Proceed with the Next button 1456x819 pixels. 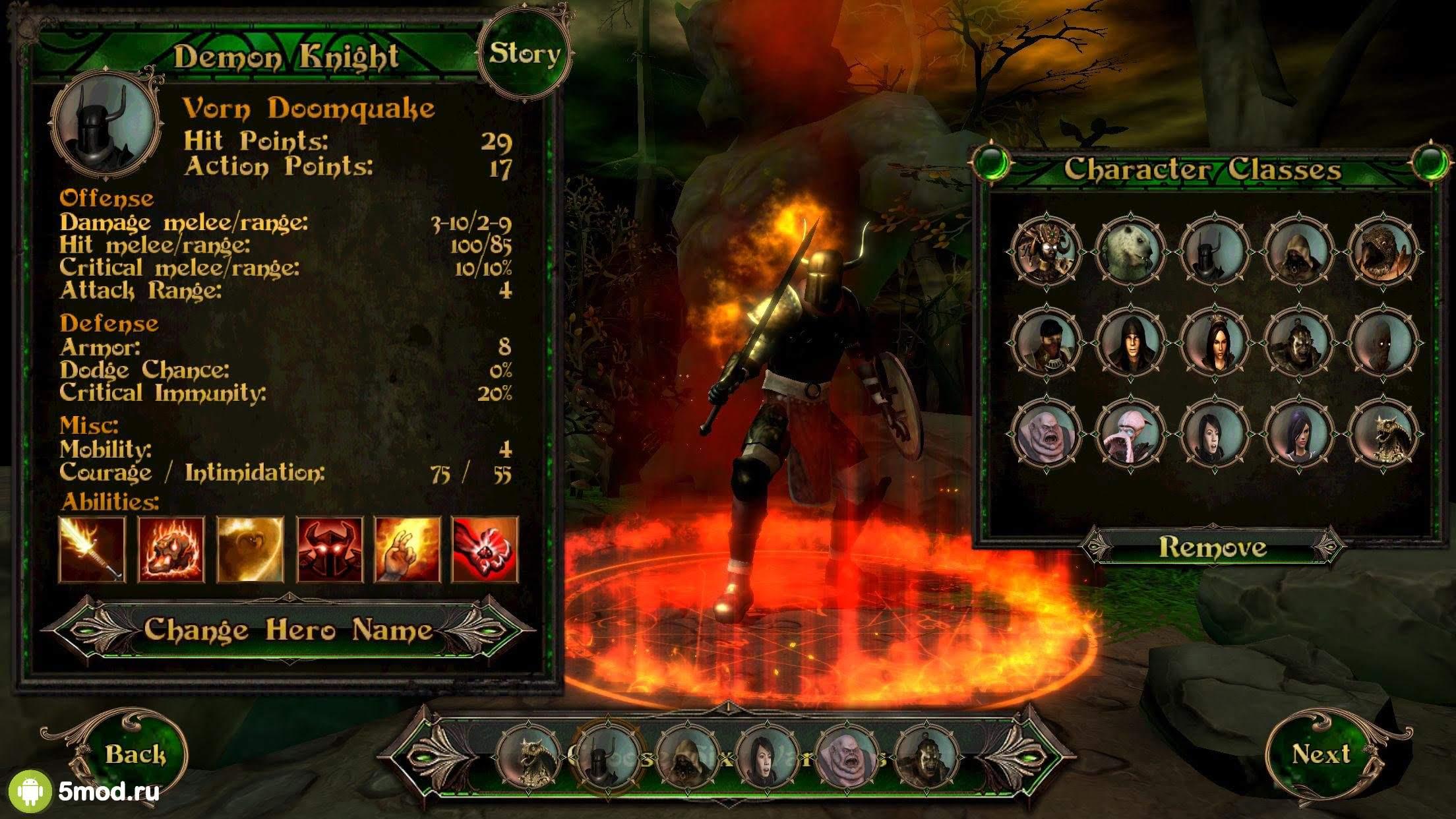pyautogui.click(x=1320, y=753)
